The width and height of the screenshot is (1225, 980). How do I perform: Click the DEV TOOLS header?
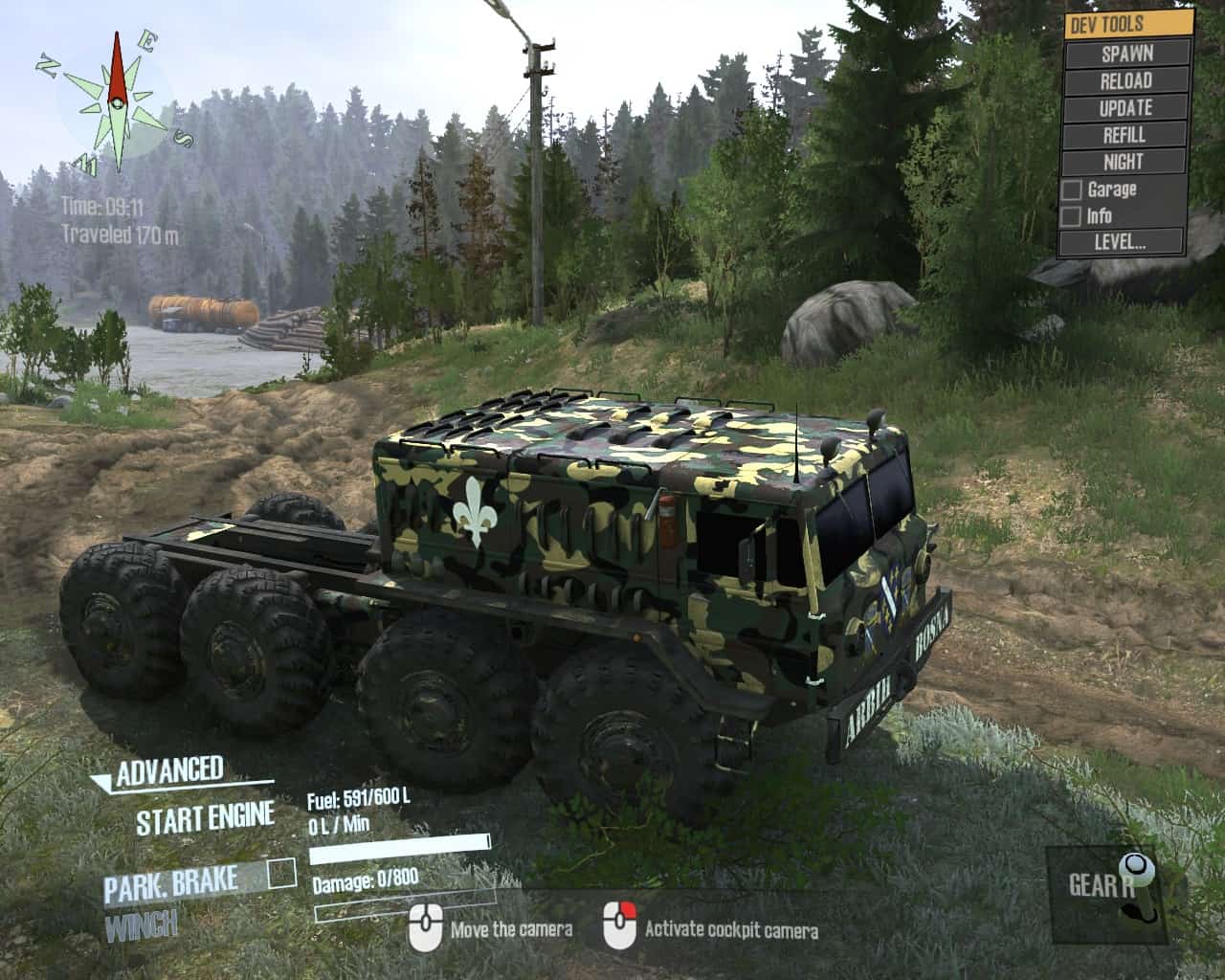(1129, 25)
